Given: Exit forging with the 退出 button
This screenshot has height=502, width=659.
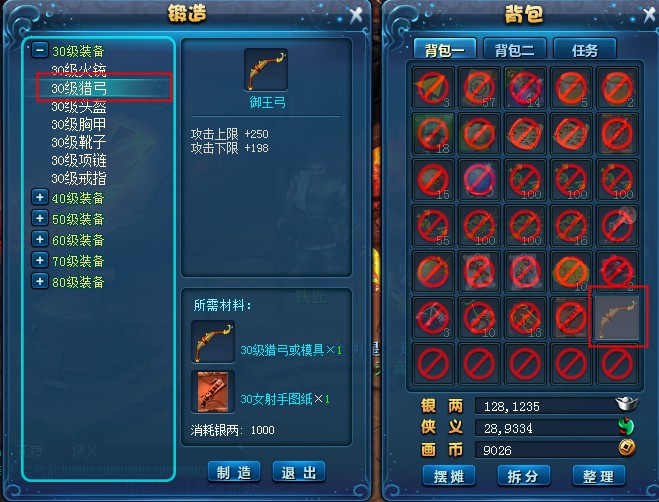Looking at the screenshot, I should [x=299, y=472].
